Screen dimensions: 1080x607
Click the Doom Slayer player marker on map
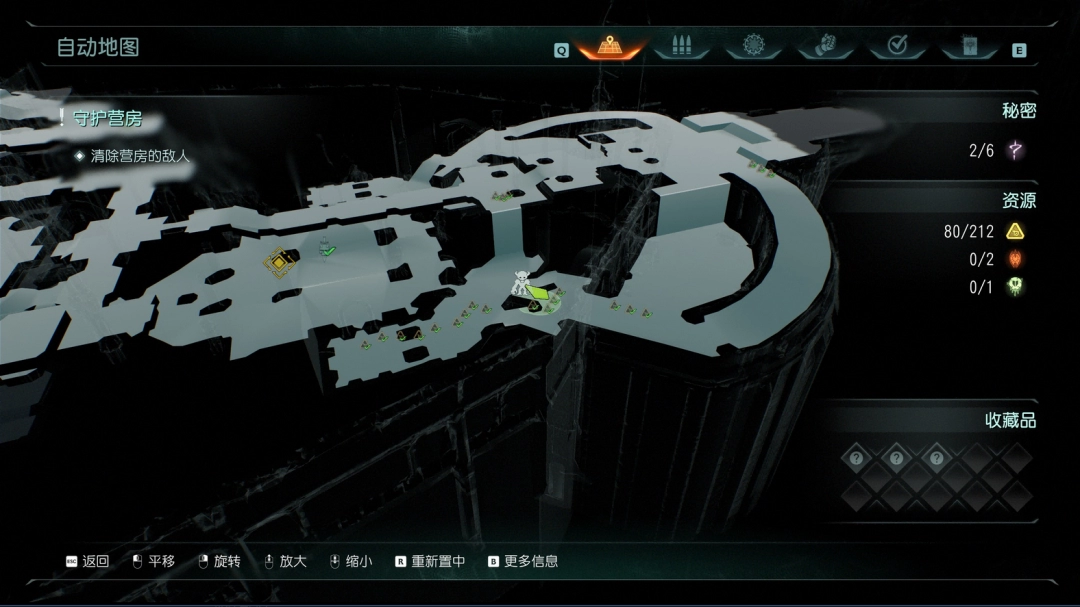(522, 283)
